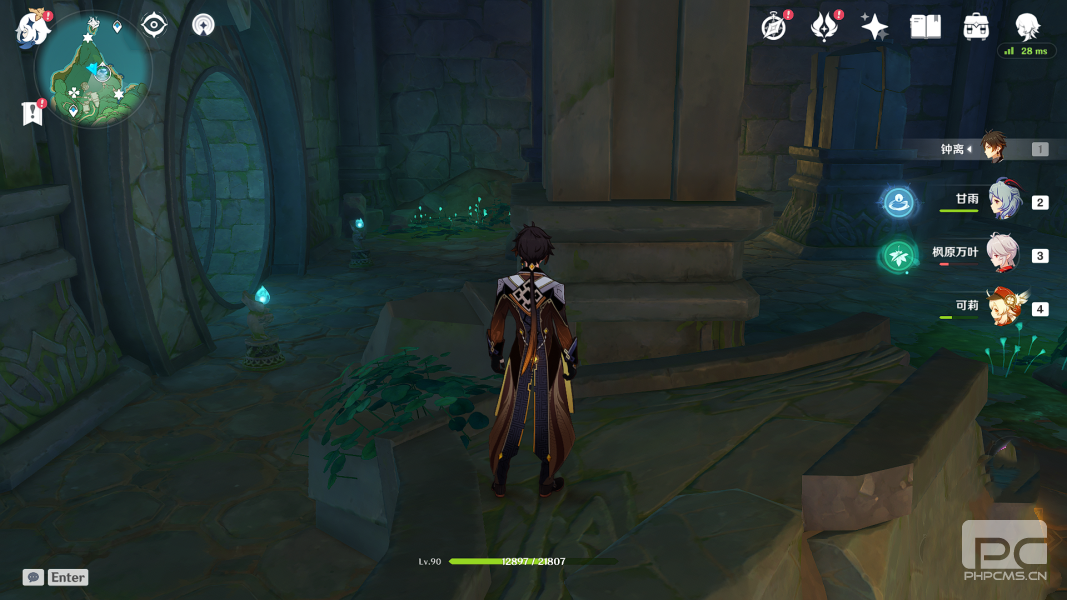The image size is (1067, 600).
Task: Open the Wish four-pointed star icon
Action: pos(874,27)
